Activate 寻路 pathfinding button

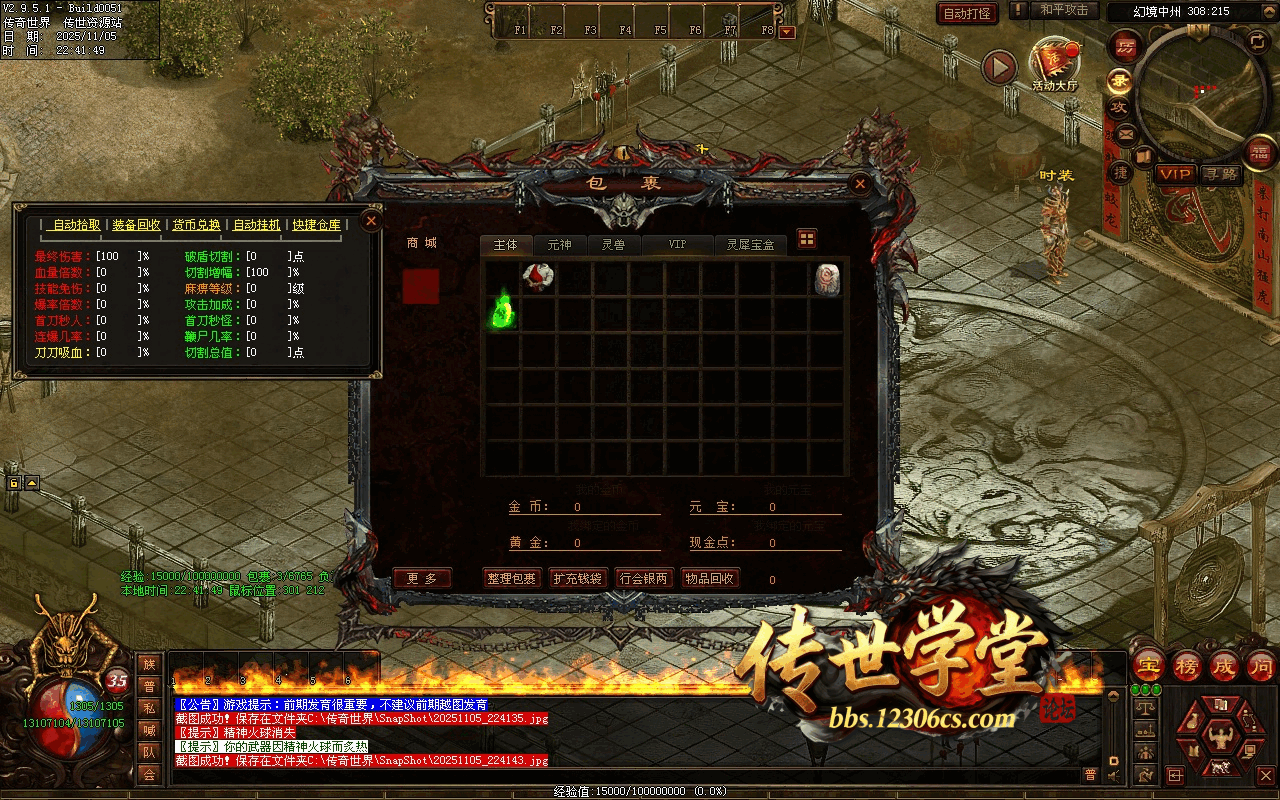click(1221, 174)
